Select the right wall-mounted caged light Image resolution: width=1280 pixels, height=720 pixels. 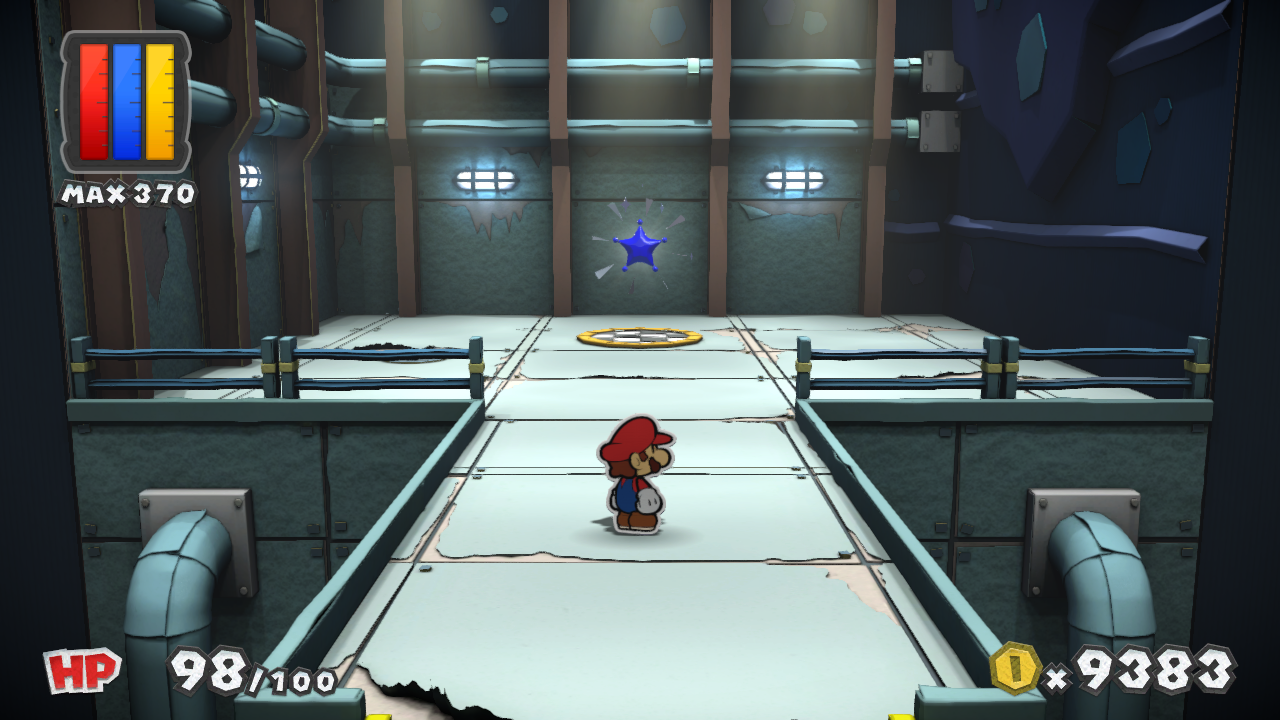pyautogui.click(x=793, y=178)
